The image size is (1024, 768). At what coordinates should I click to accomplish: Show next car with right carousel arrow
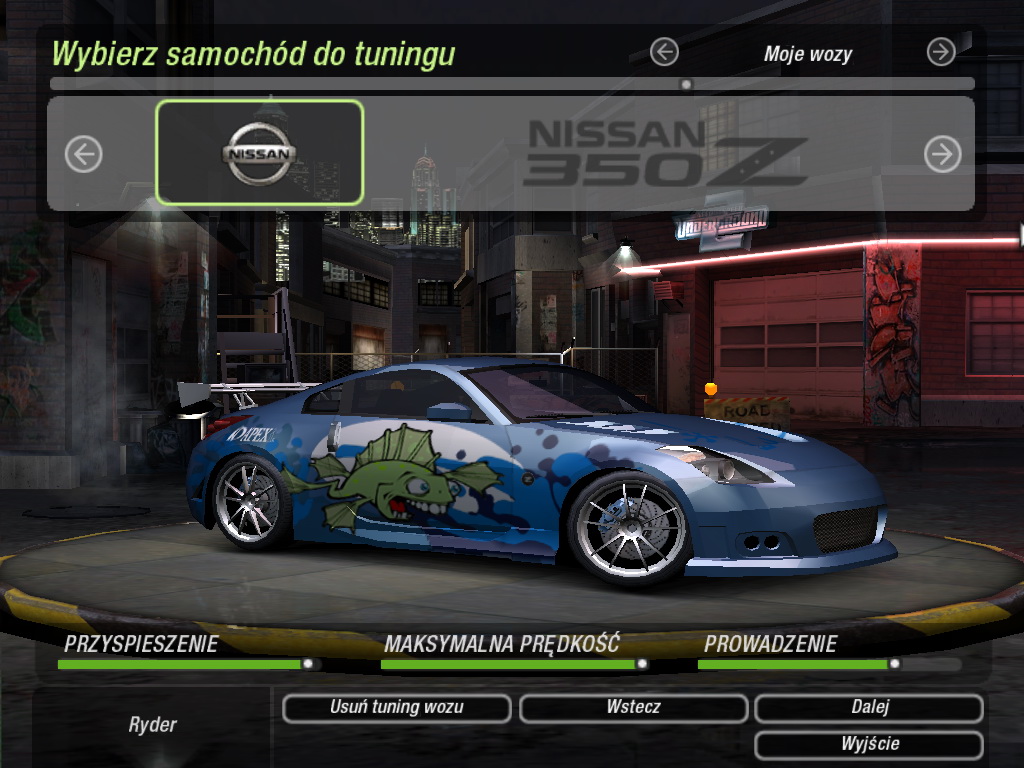click(942, 154)
